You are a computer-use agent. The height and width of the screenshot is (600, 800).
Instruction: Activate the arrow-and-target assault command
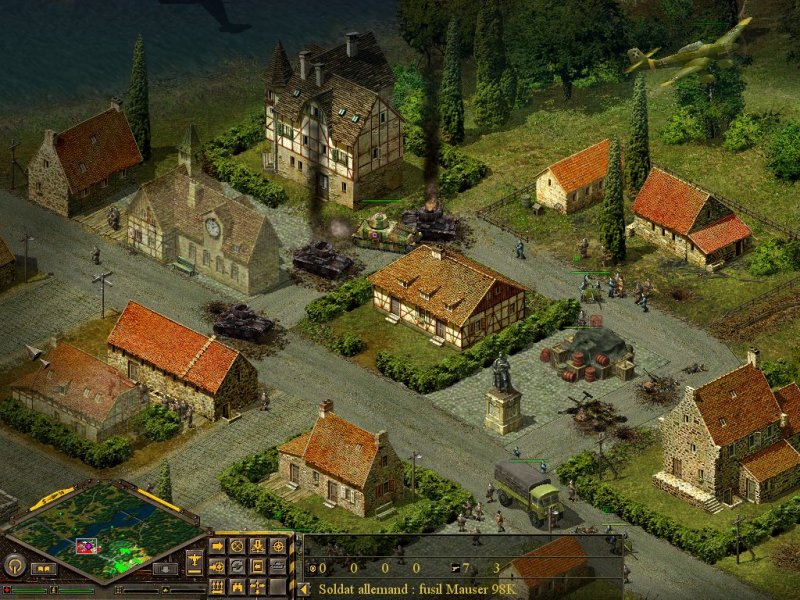tap(217, 566)
